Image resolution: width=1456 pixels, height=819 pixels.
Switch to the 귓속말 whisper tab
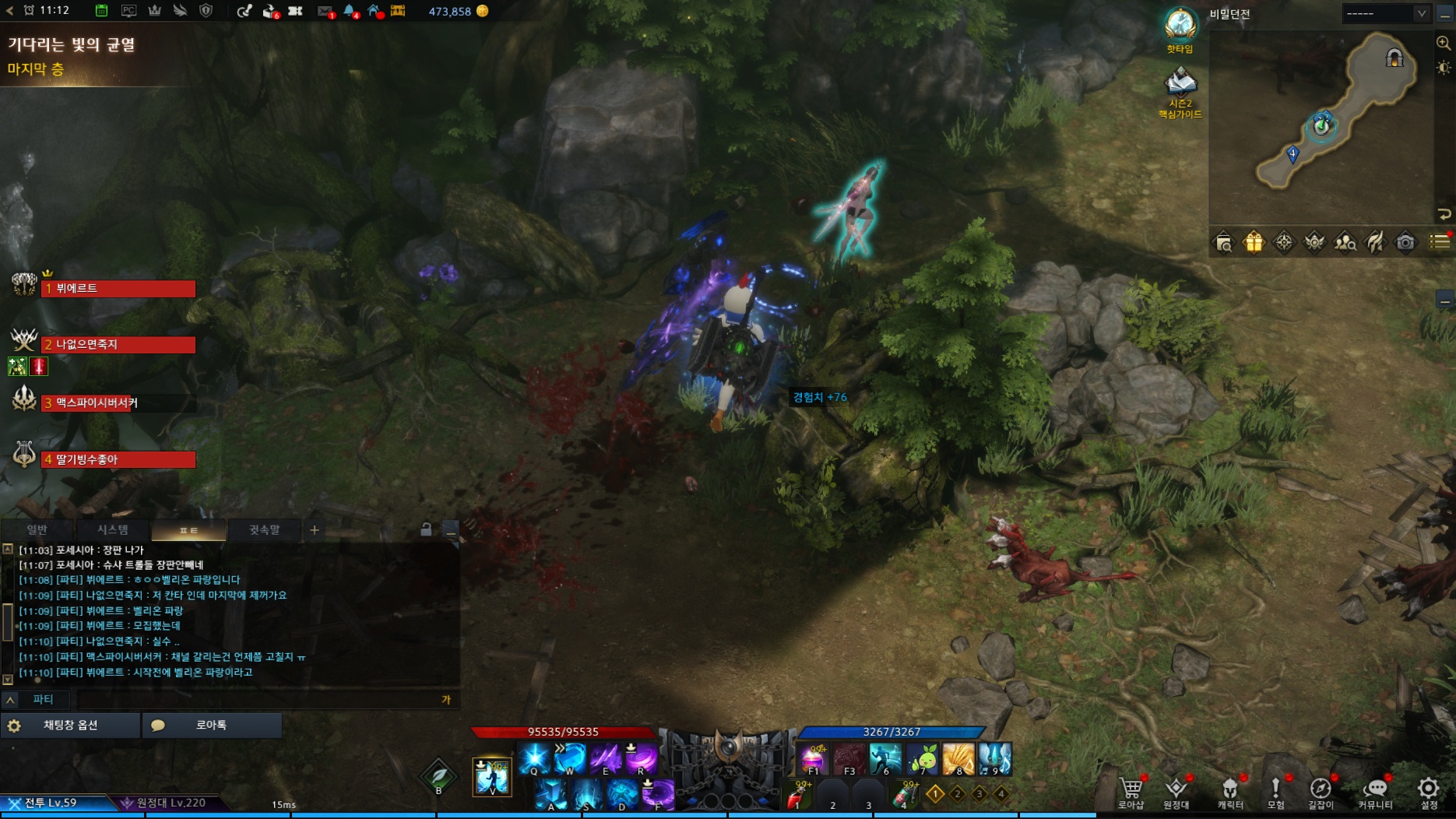point(264,530)
